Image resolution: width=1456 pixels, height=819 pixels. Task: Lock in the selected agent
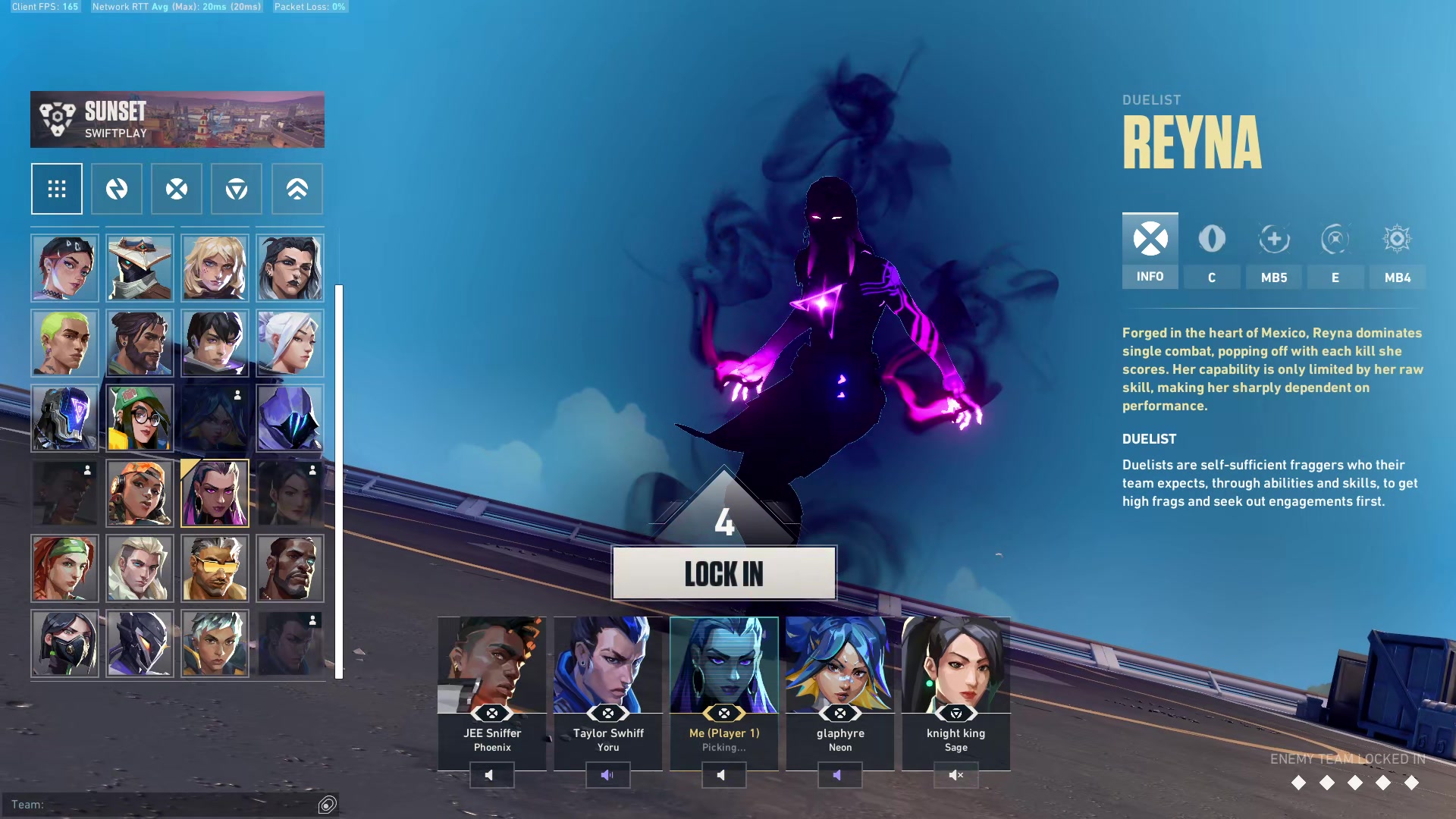[x=723, y=573]
